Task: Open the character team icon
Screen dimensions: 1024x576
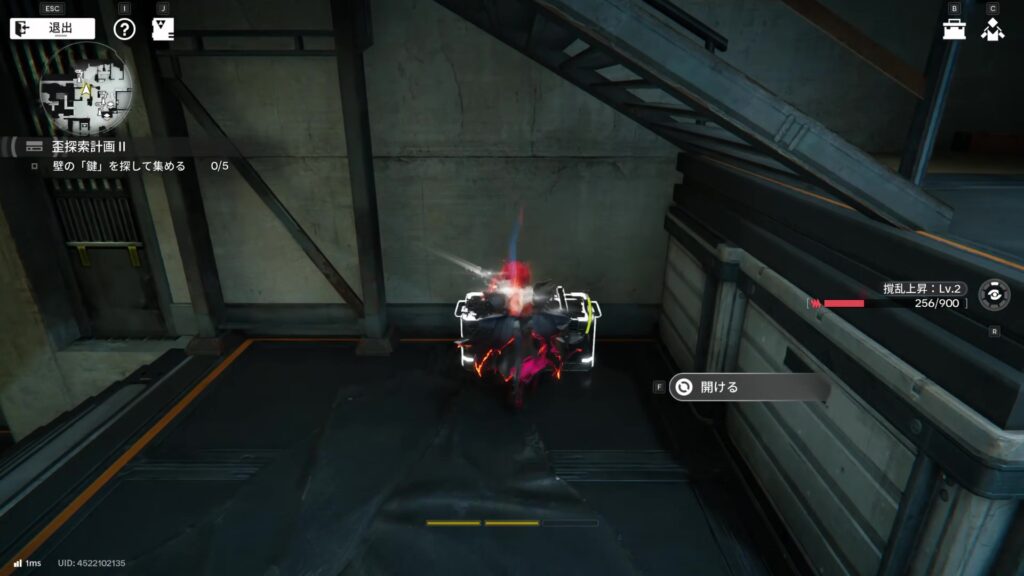Action: (x=992, y=29)
